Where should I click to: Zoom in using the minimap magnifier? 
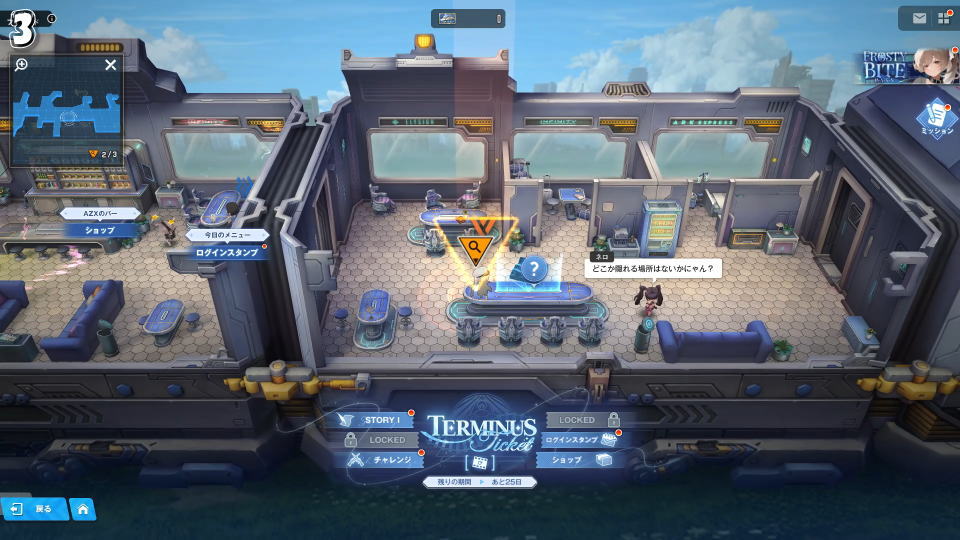(x=21, y=65)
